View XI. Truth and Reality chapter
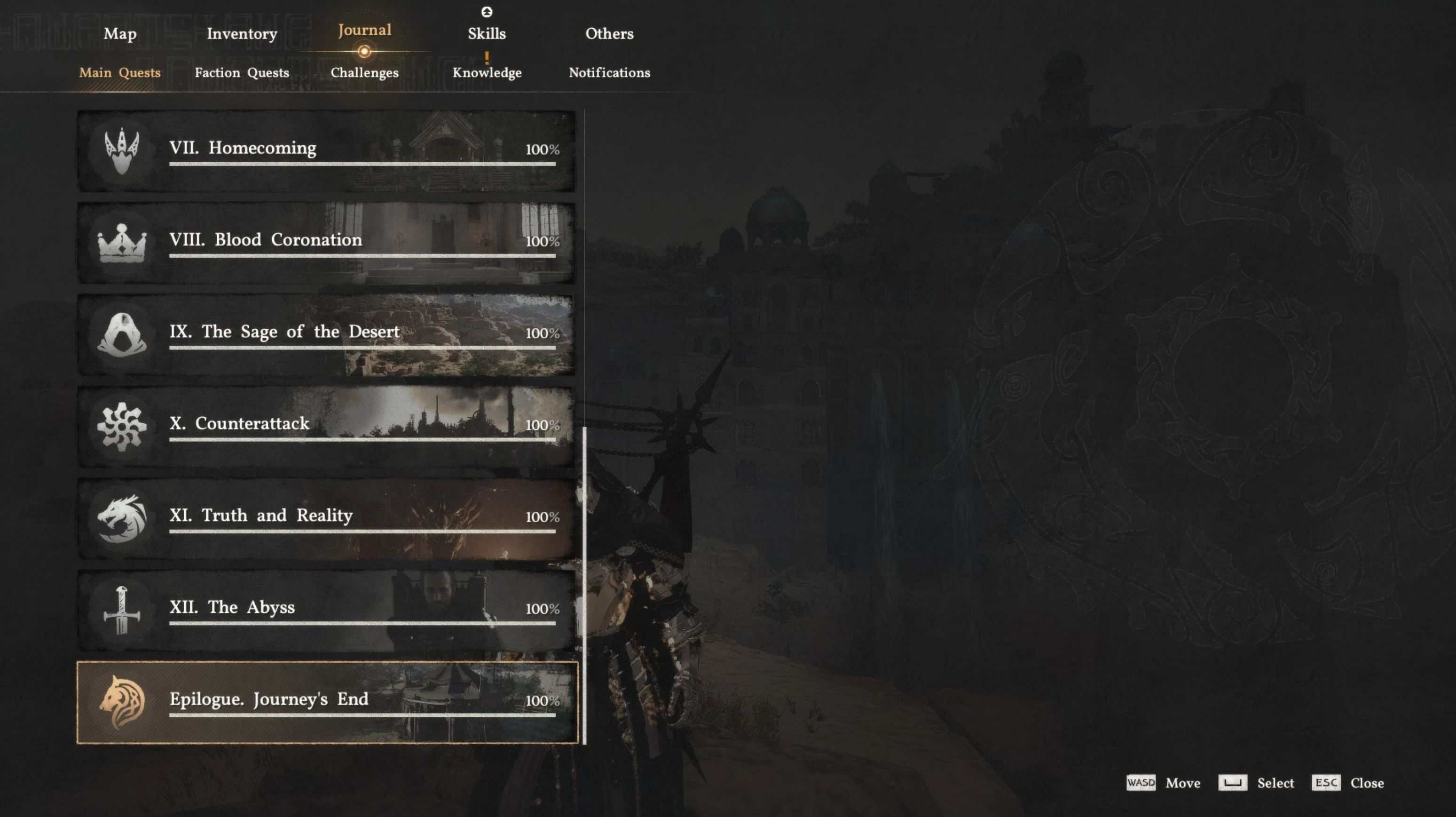Image resolution: width=1456 pixels, height=817 pixels. [x=327, y=518]
